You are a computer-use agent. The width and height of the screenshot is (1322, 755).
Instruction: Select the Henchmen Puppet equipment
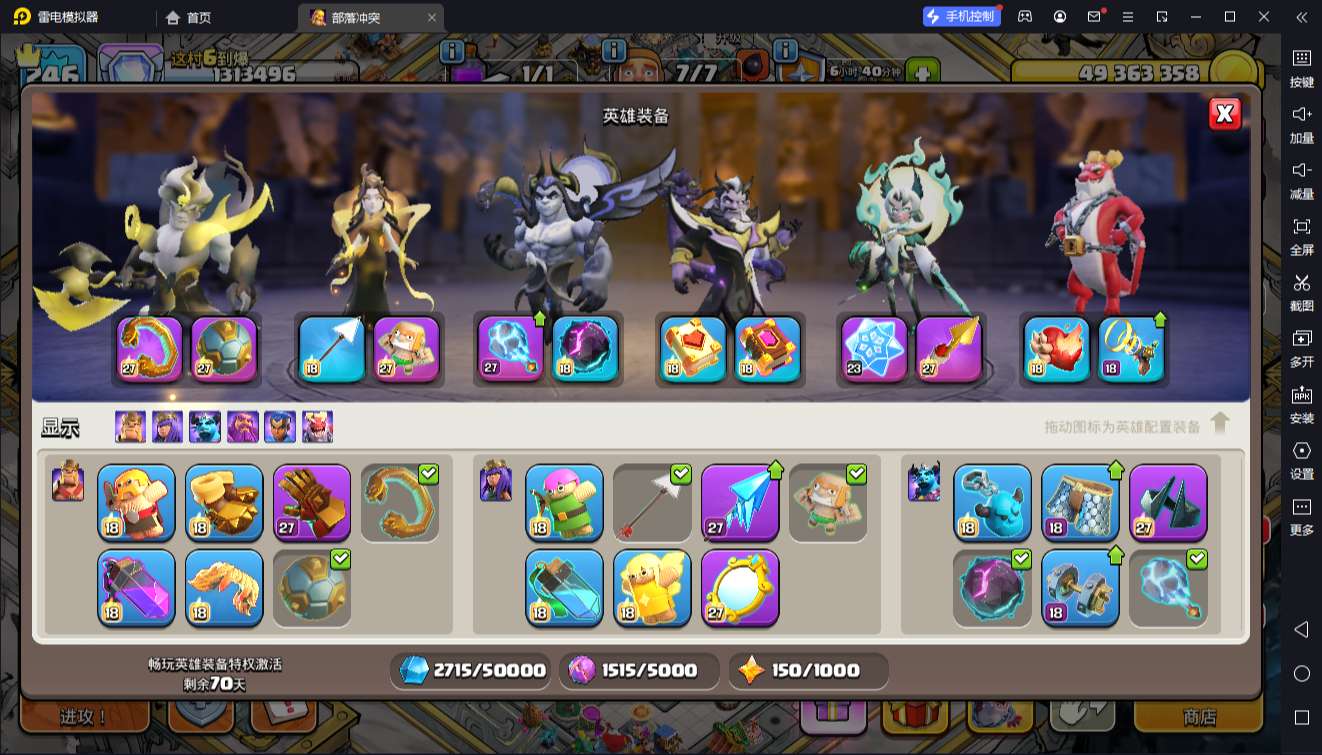tap(992, 502)
